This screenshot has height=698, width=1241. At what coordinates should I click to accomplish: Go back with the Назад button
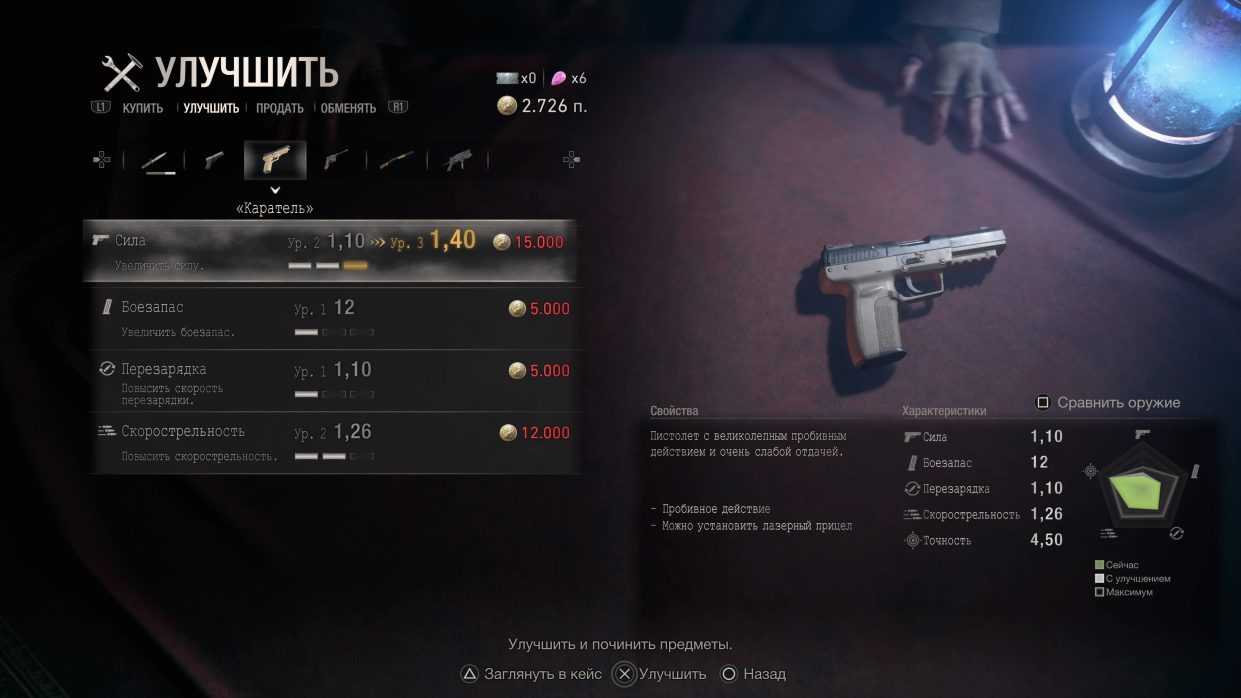coord(753,674)
